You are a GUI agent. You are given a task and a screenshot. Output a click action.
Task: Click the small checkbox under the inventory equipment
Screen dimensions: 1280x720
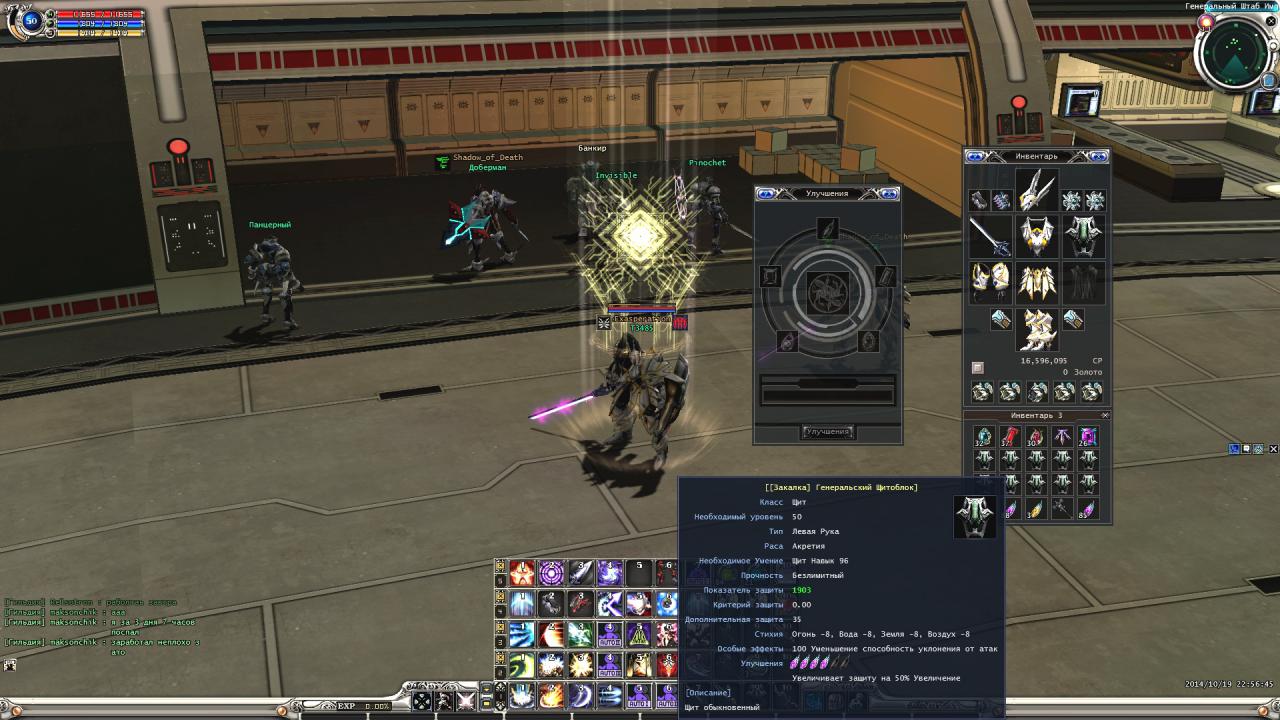(x=978, y=367)
